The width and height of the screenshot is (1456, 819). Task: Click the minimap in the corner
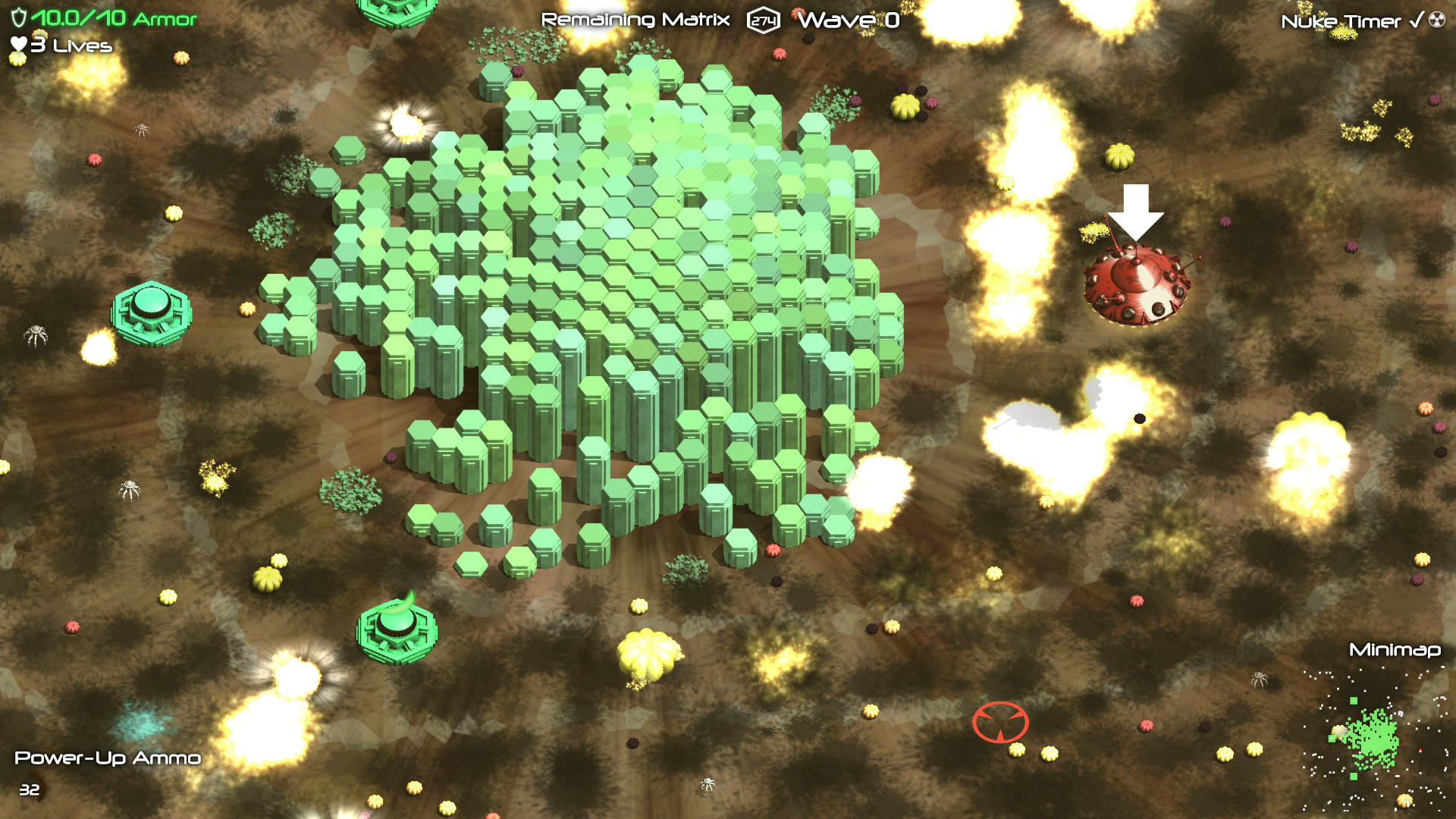click(1373, 739)
